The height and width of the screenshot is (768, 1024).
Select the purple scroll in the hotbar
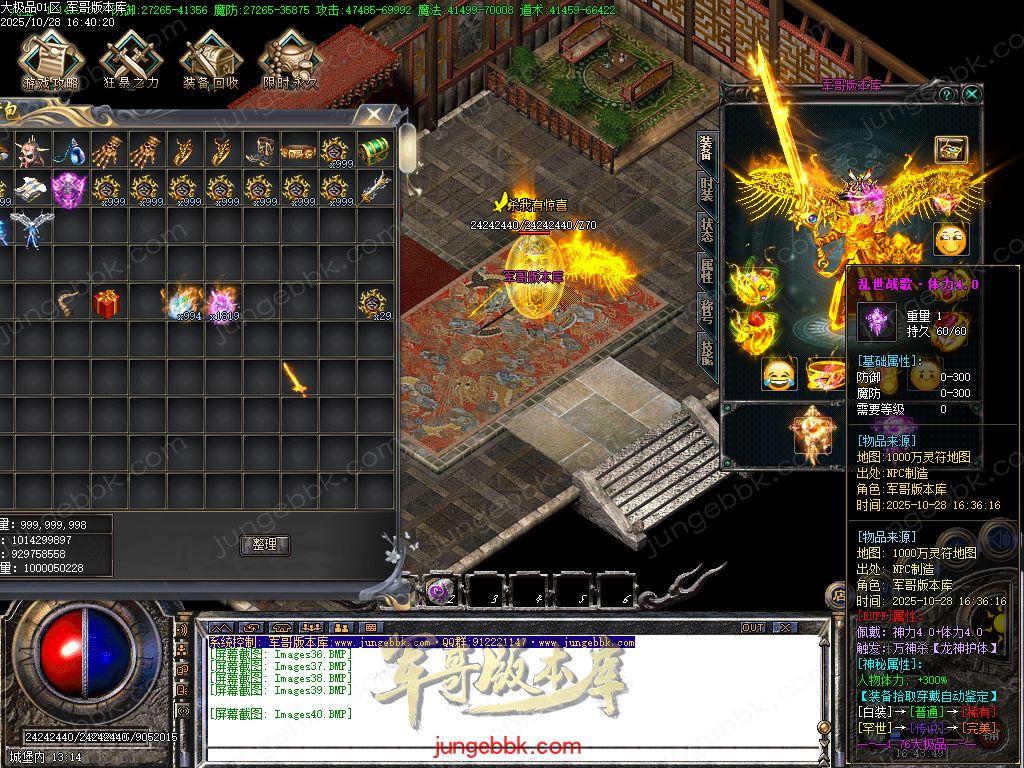[x=439, y=591]
